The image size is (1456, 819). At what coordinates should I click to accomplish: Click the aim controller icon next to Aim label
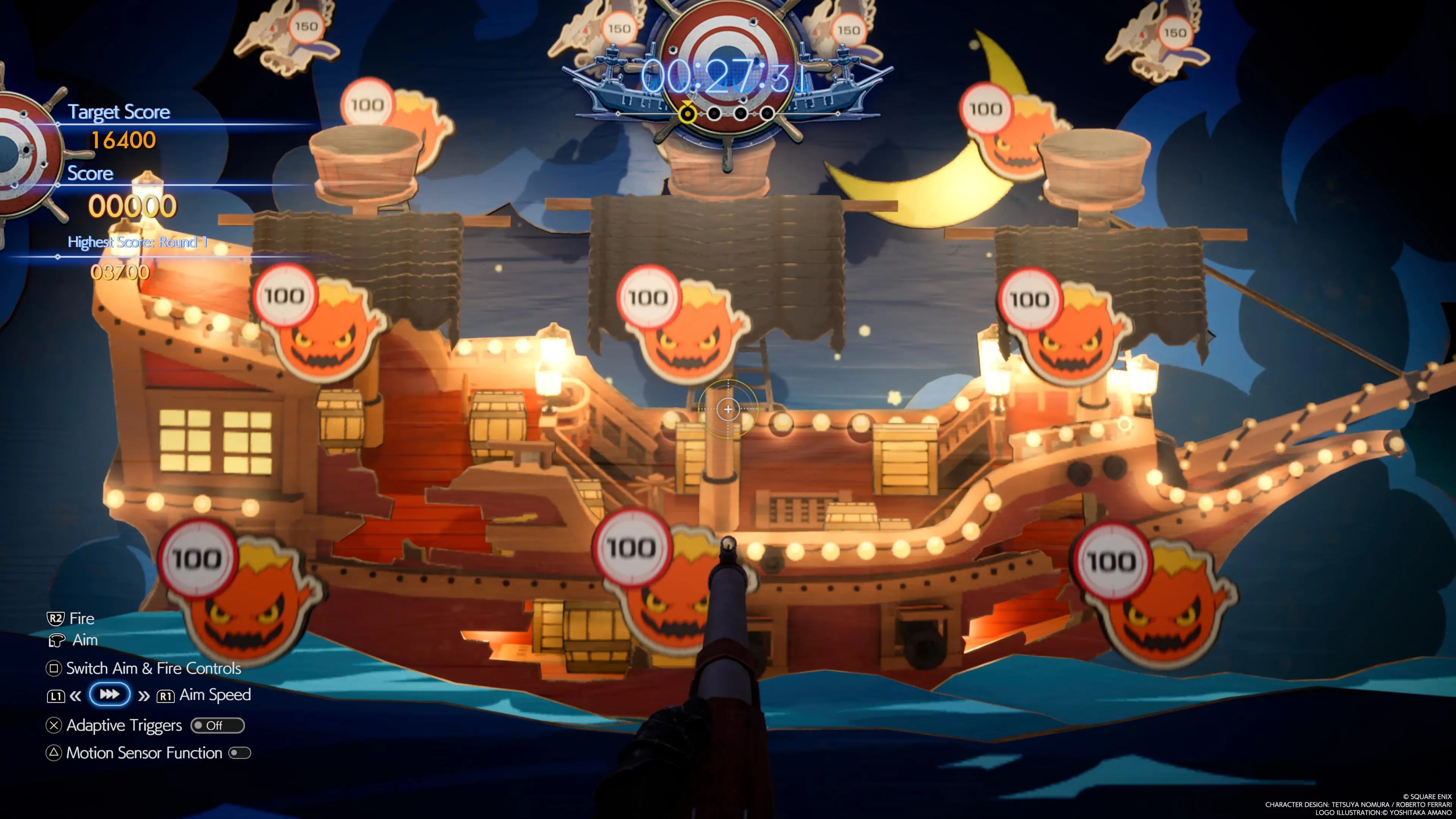[x=56, y=640]
